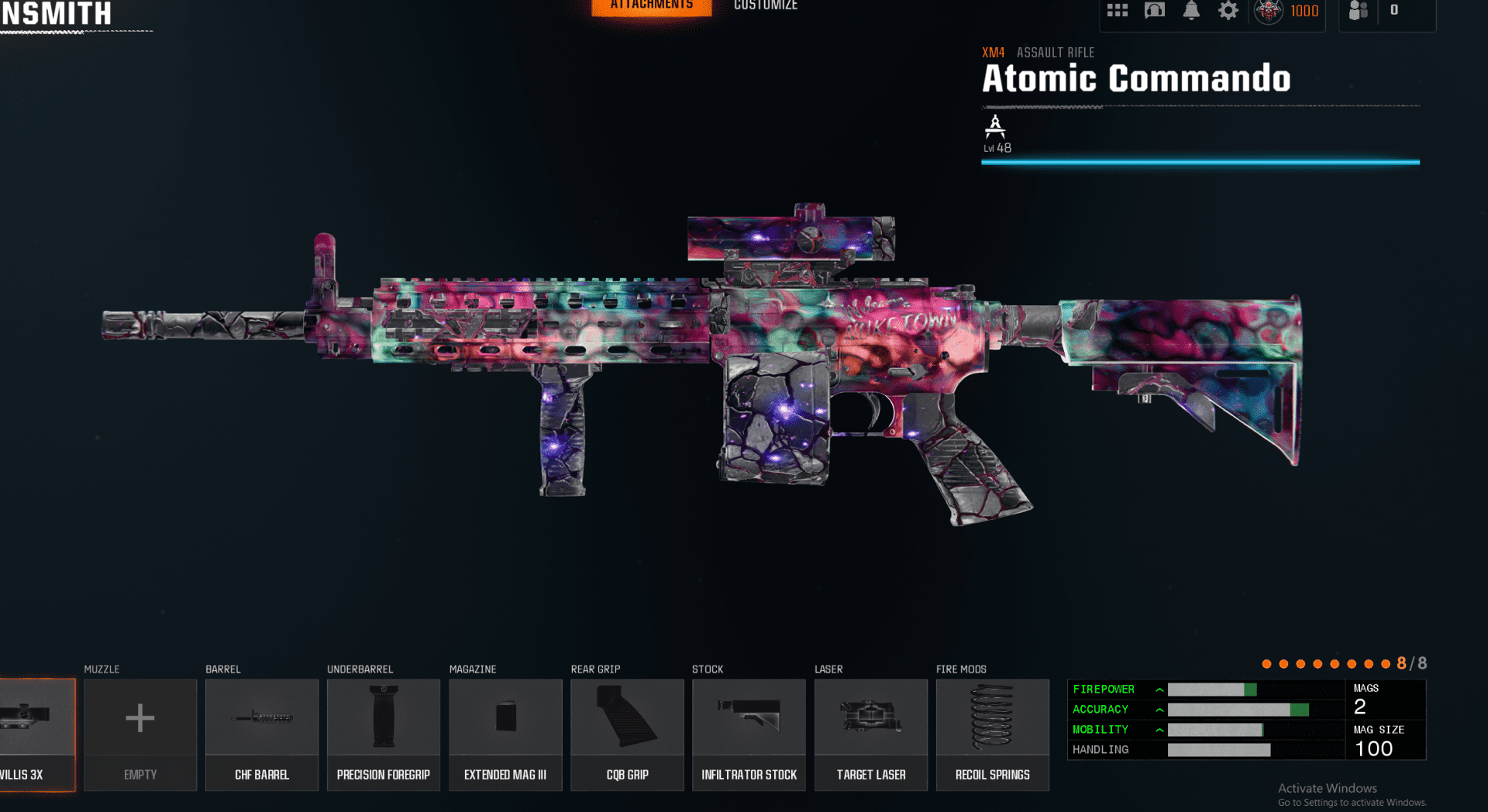Select the empty Muzzle slot
The height and width of the screenshot is (812, 1488).
(140, 734)
